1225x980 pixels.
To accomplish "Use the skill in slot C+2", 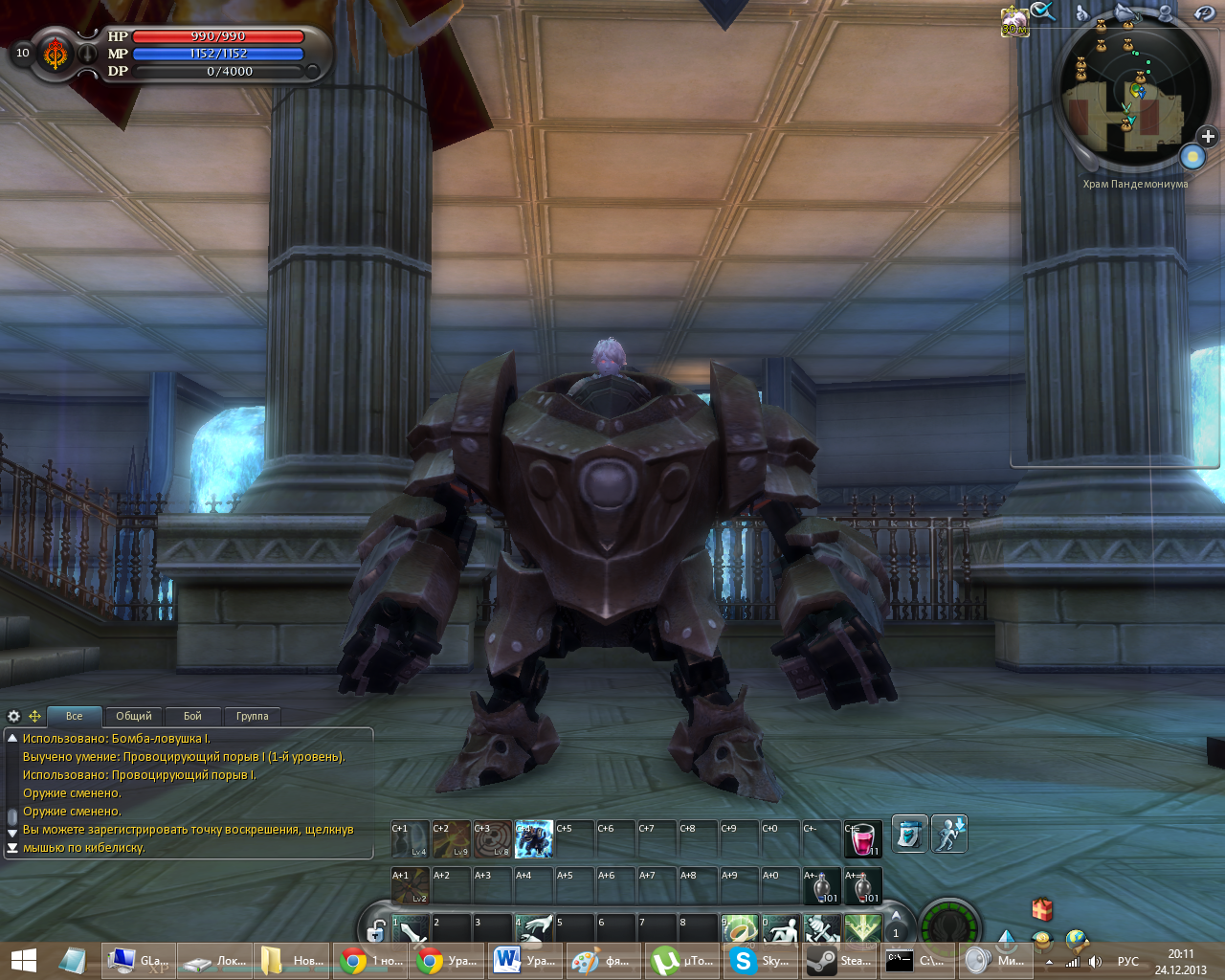I will pos(451,839).
